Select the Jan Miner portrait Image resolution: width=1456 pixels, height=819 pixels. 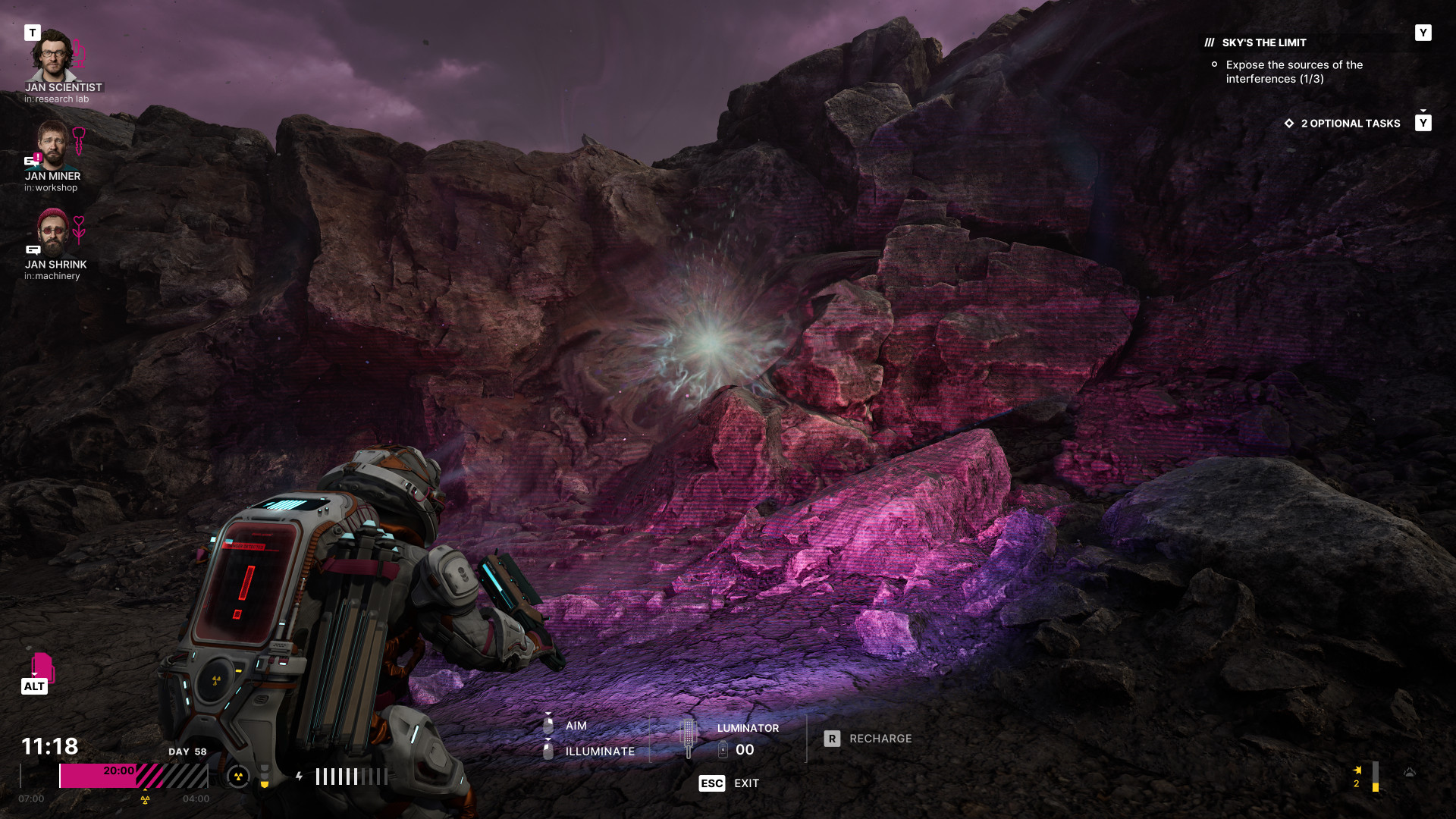pos(52,144)
